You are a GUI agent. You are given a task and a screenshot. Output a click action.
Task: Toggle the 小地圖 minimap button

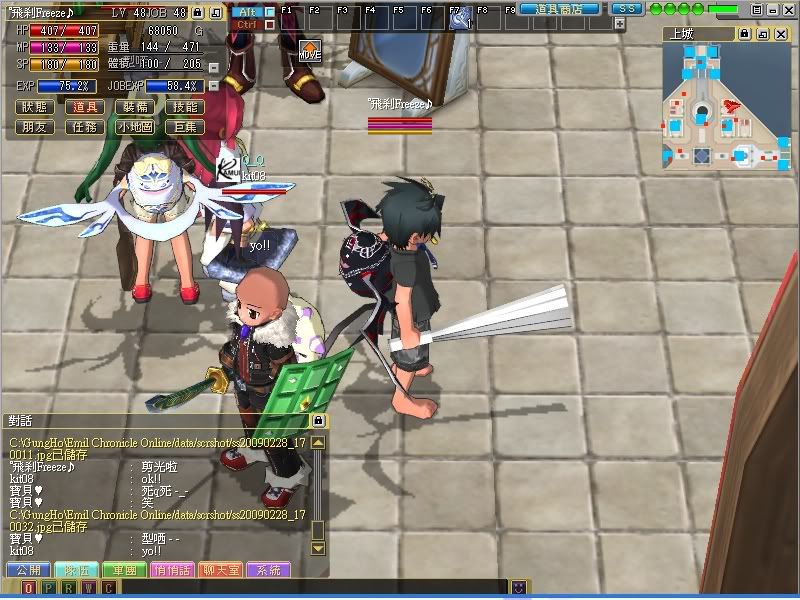point(135,127)
